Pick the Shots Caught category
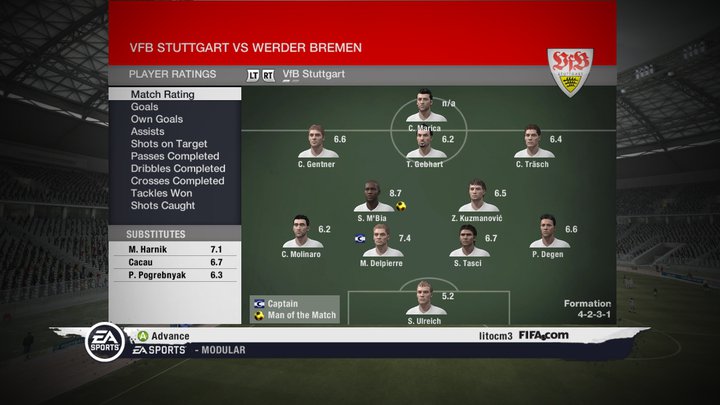The image size is (720, 405). pyautogui.click(x=163, y=206)
